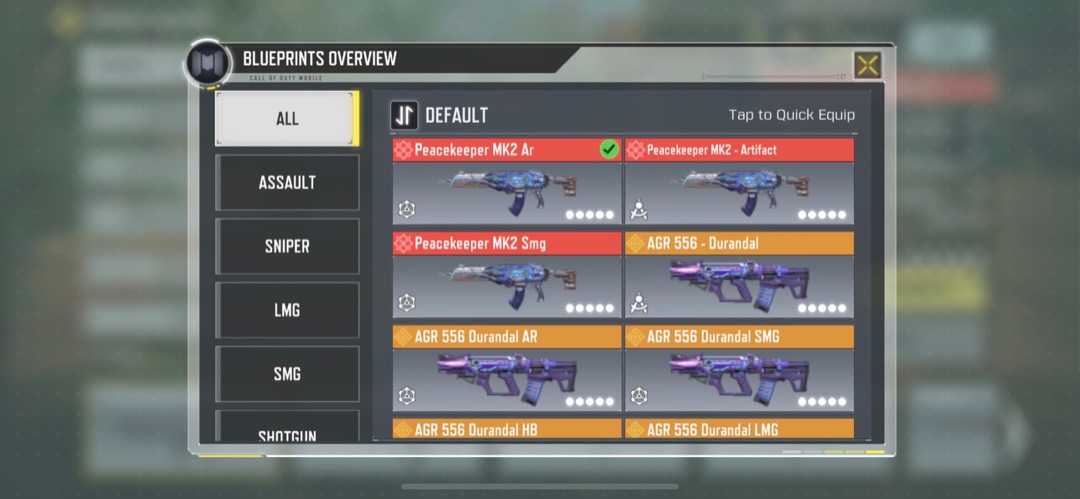Switch to the ASSAULT category
The height and width of the screenshot is (499, 1080).
[287, 182]
